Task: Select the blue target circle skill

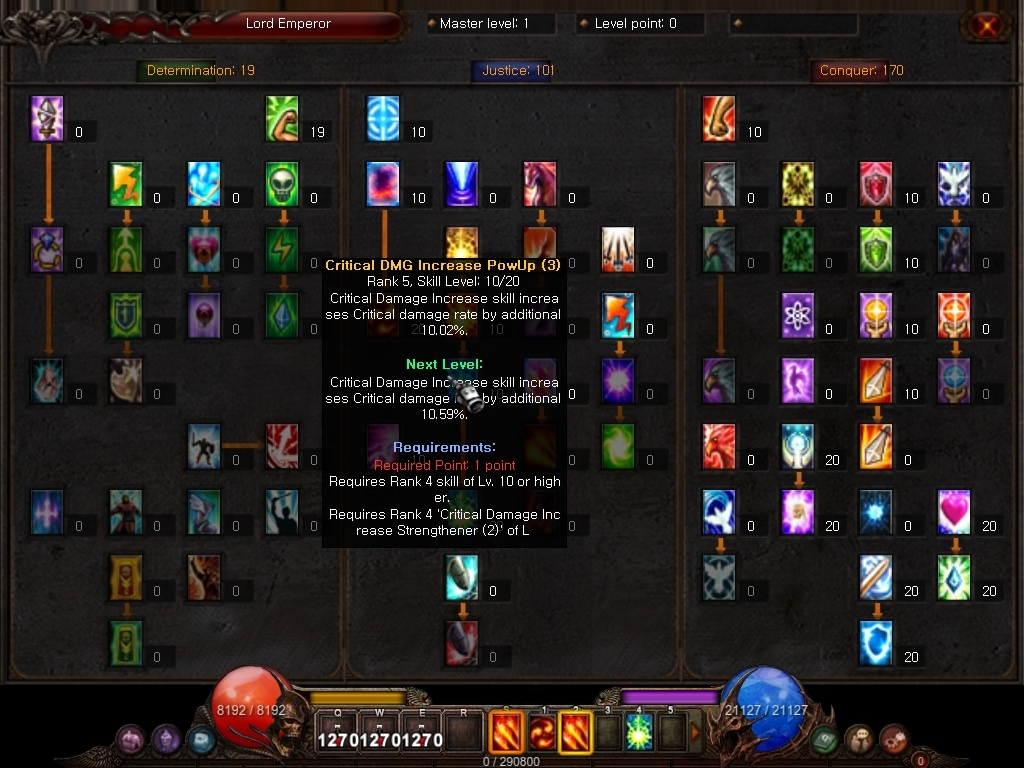Action: point(383,119)
